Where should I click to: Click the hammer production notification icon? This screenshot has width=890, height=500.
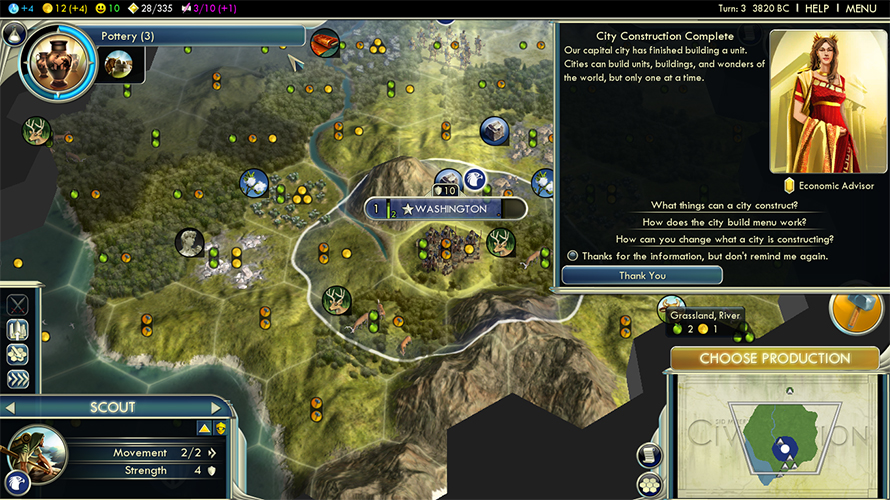857,311
